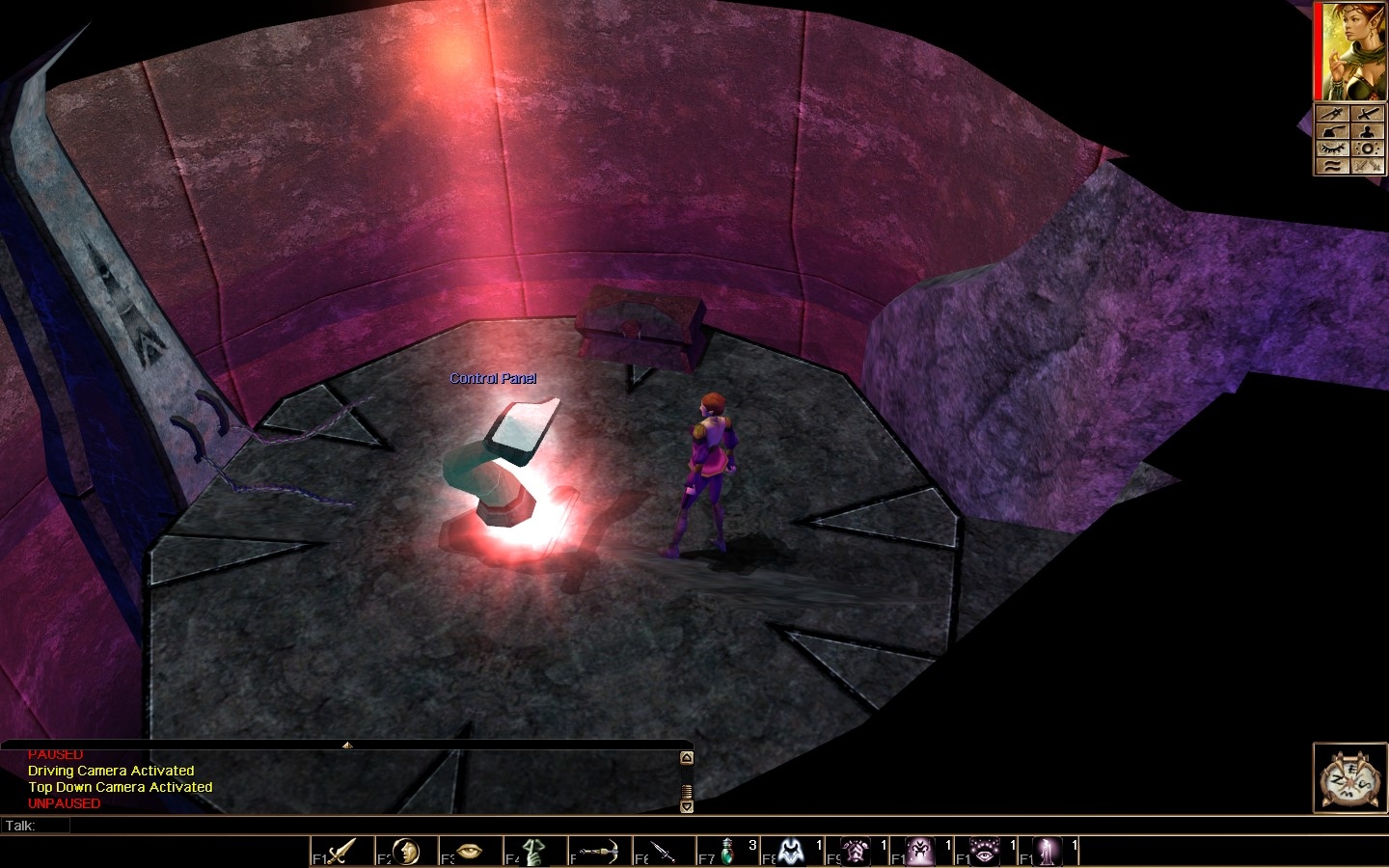Click the elf character portrait
This screenshot has width=1389, height=868.
(1348, 51)
